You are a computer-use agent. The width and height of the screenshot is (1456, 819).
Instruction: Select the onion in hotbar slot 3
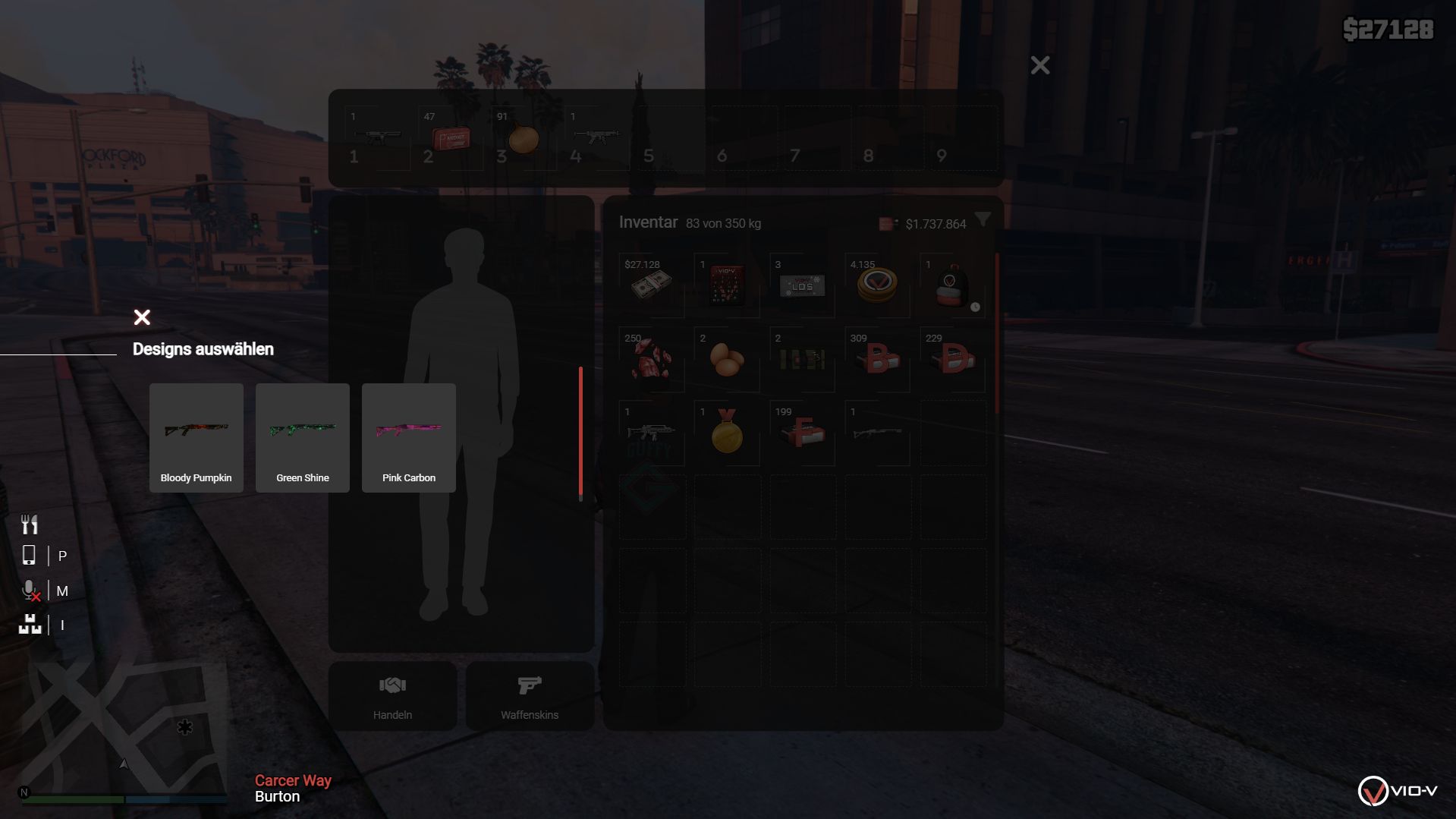[523, 138]
